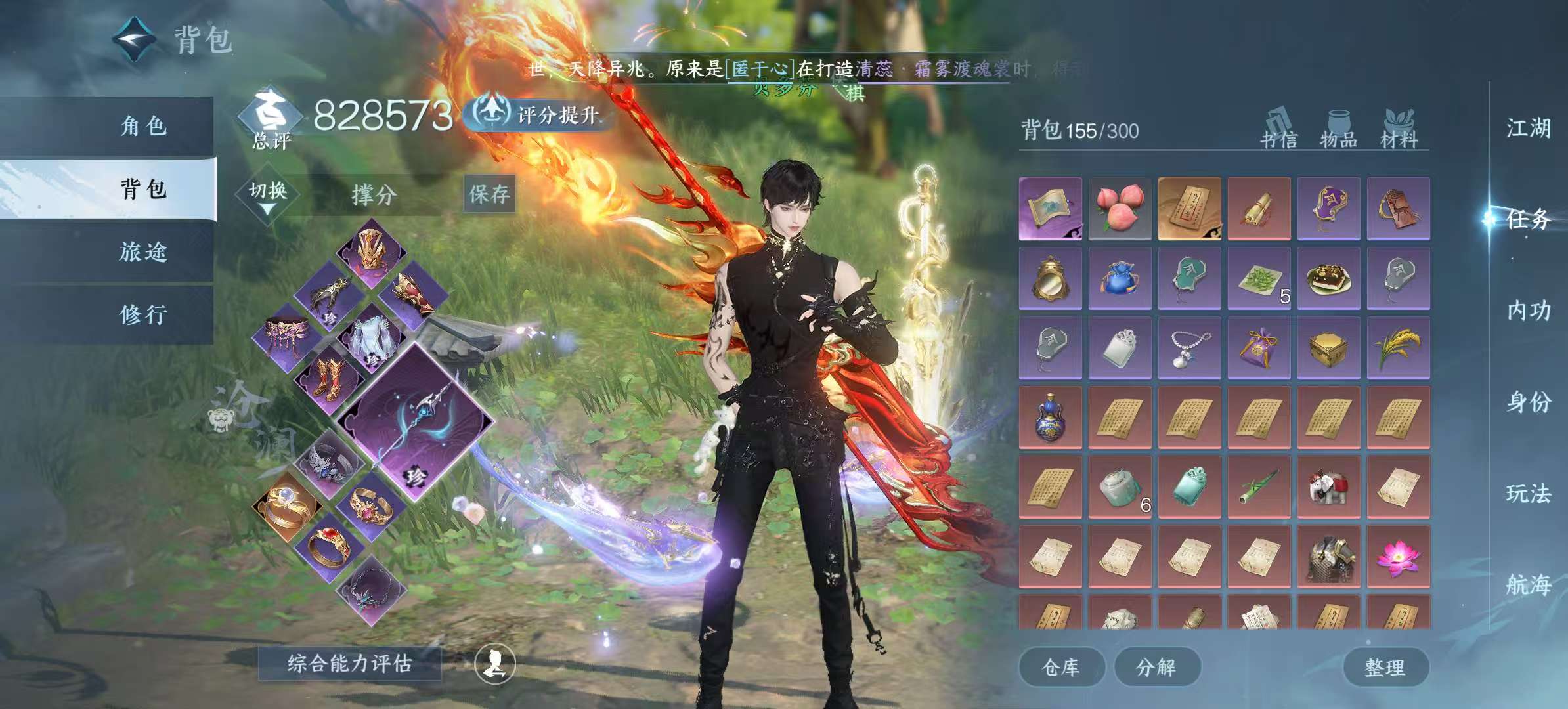Screen dimensions: 1568x709
Task: Toggle the 切换 equipment switch button
Action: [x=268, y=193]
